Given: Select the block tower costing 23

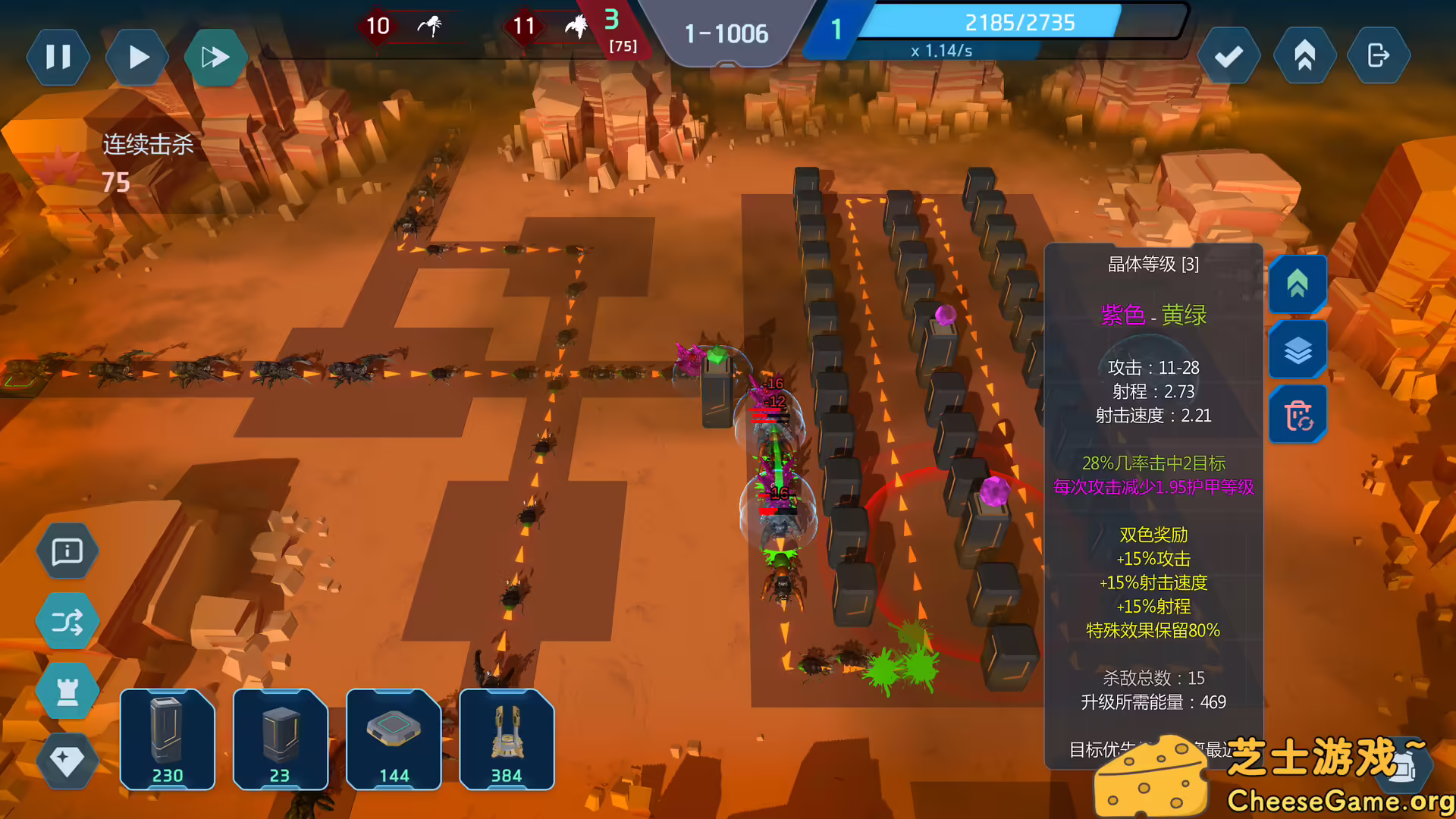Looking at the screenshot, I should 280,739.
